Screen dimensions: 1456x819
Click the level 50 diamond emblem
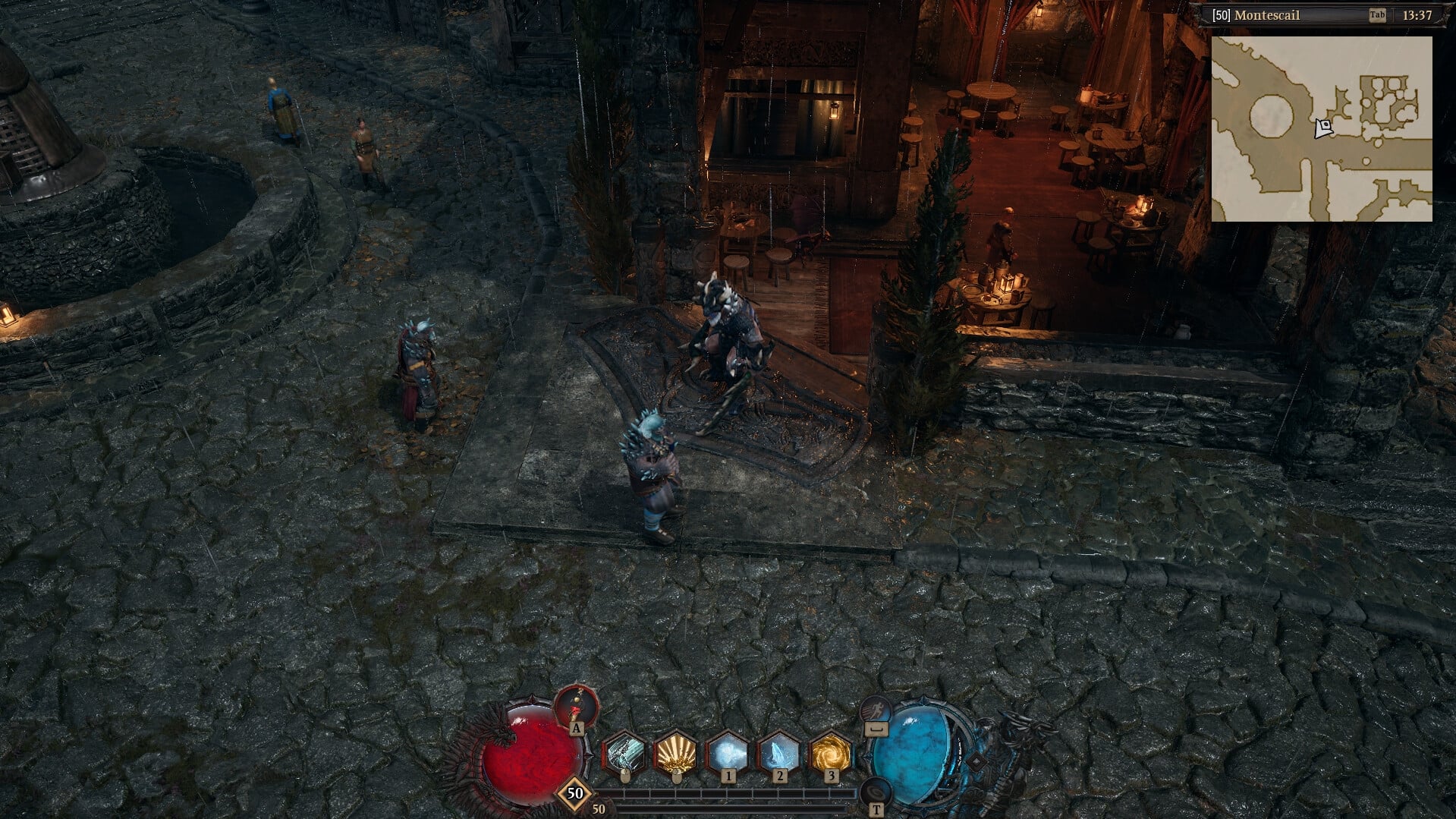click(574, 794)
